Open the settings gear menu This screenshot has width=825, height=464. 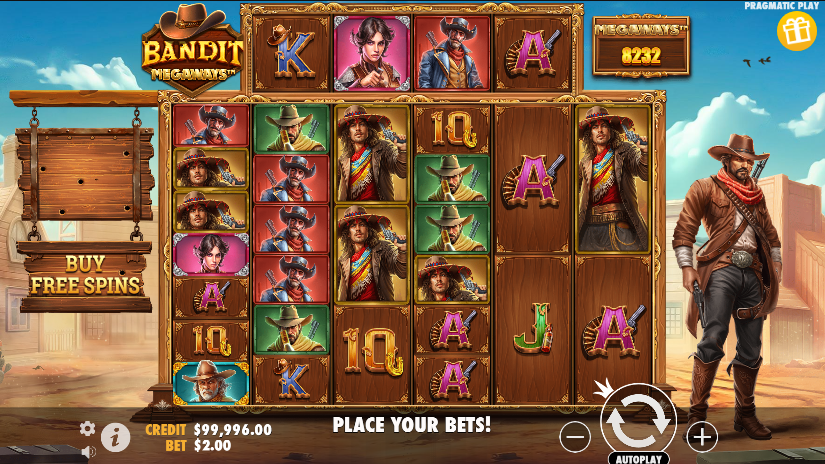[87, 428]
